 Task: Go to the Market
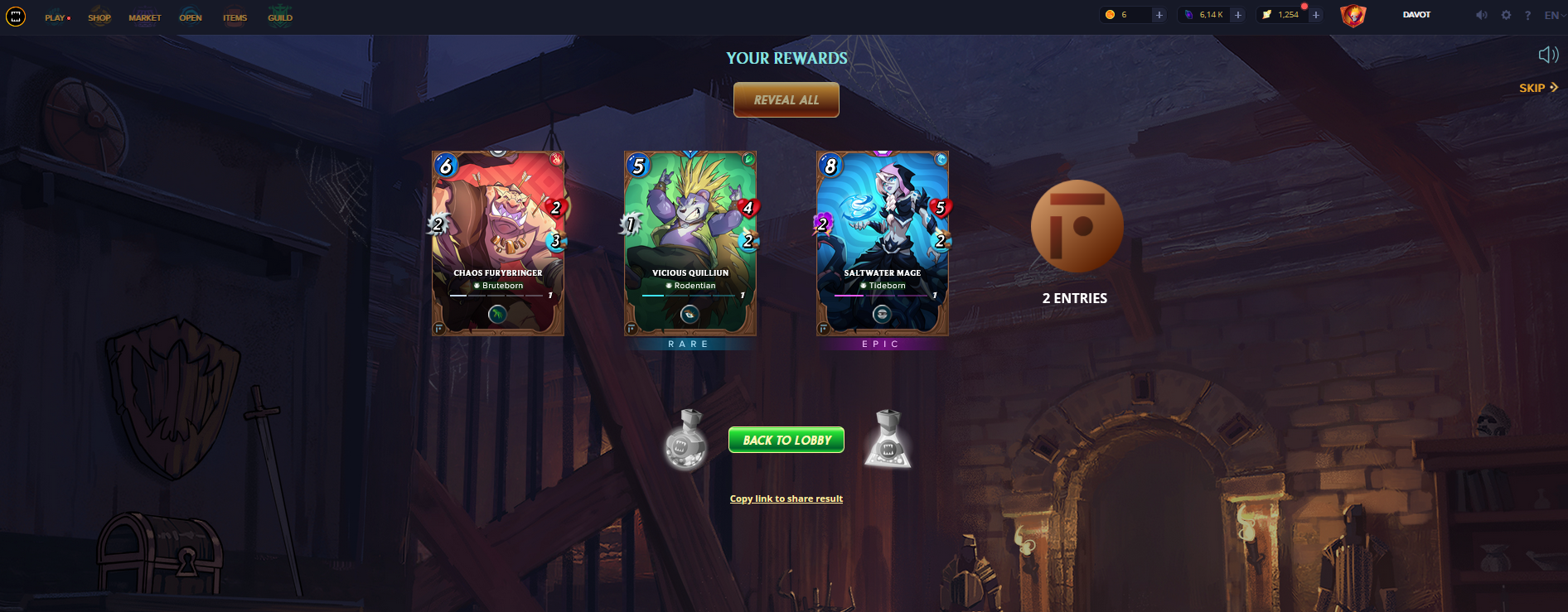(145, 17)
